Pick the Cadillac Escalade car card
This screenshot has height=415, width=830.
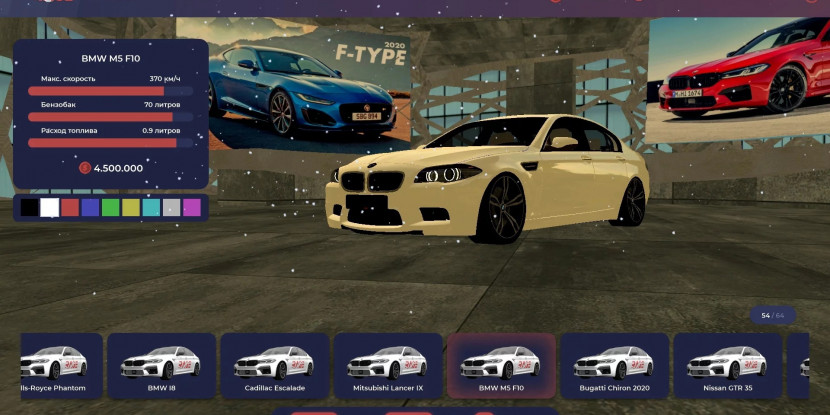pyautogui.click(x=275, y=365)
